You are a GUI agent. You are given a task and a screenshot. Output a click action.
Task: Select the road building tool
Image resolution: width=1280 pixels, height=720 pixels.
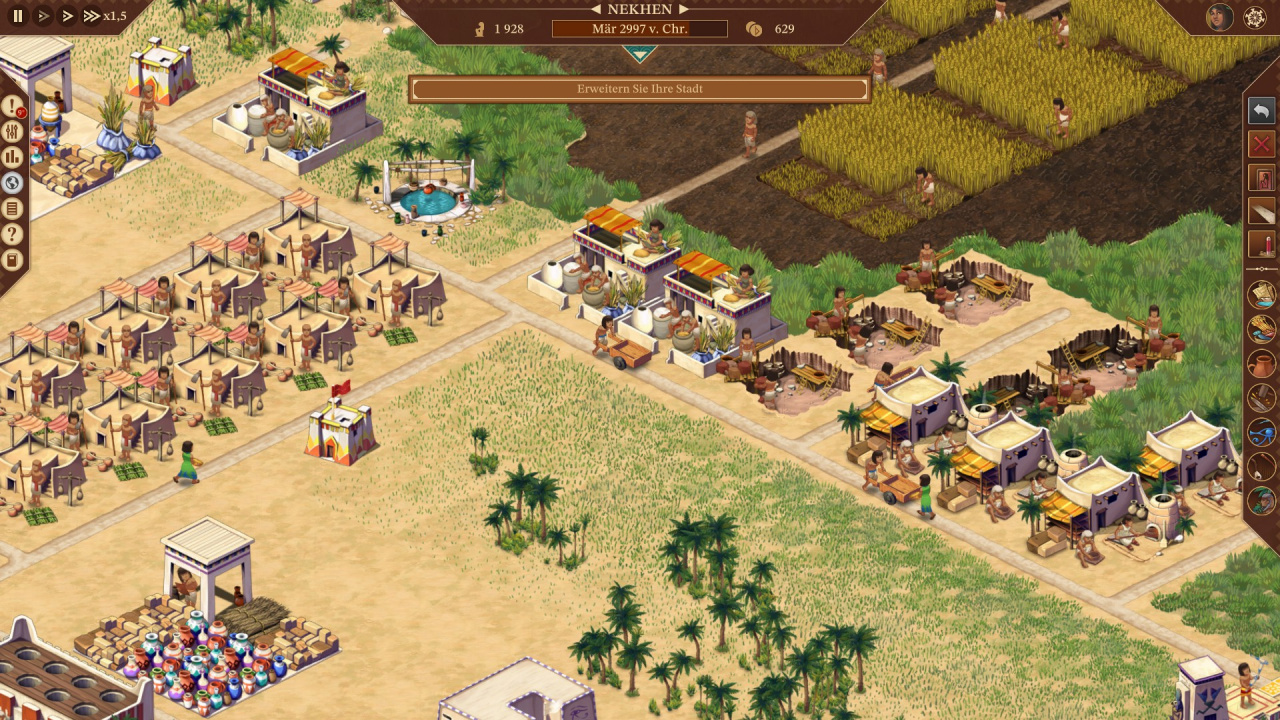[x=1262, y=211]
